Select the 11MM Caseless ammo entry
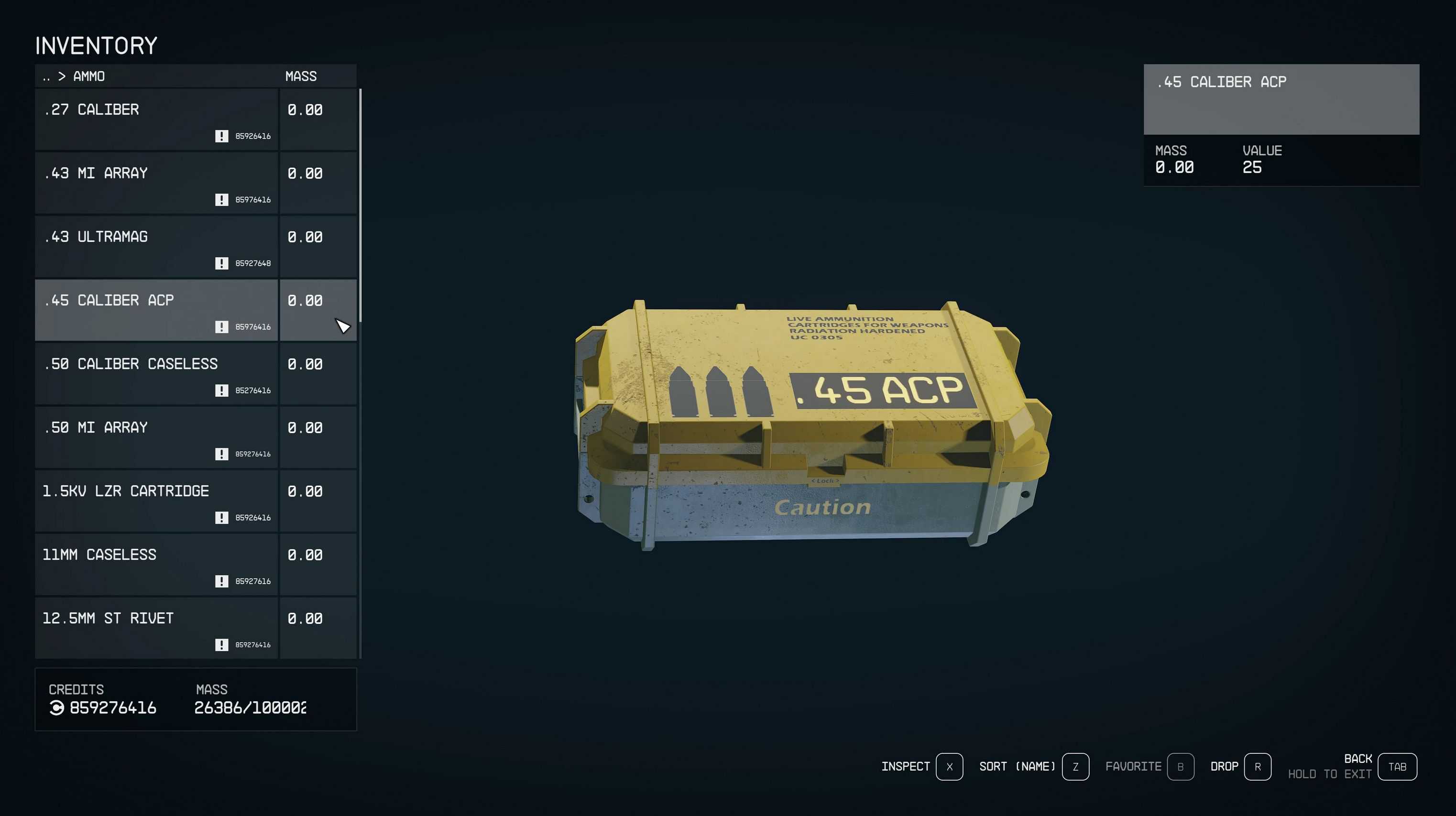The width and height of the screenshot is (1456, 816). tap(156, 564)
